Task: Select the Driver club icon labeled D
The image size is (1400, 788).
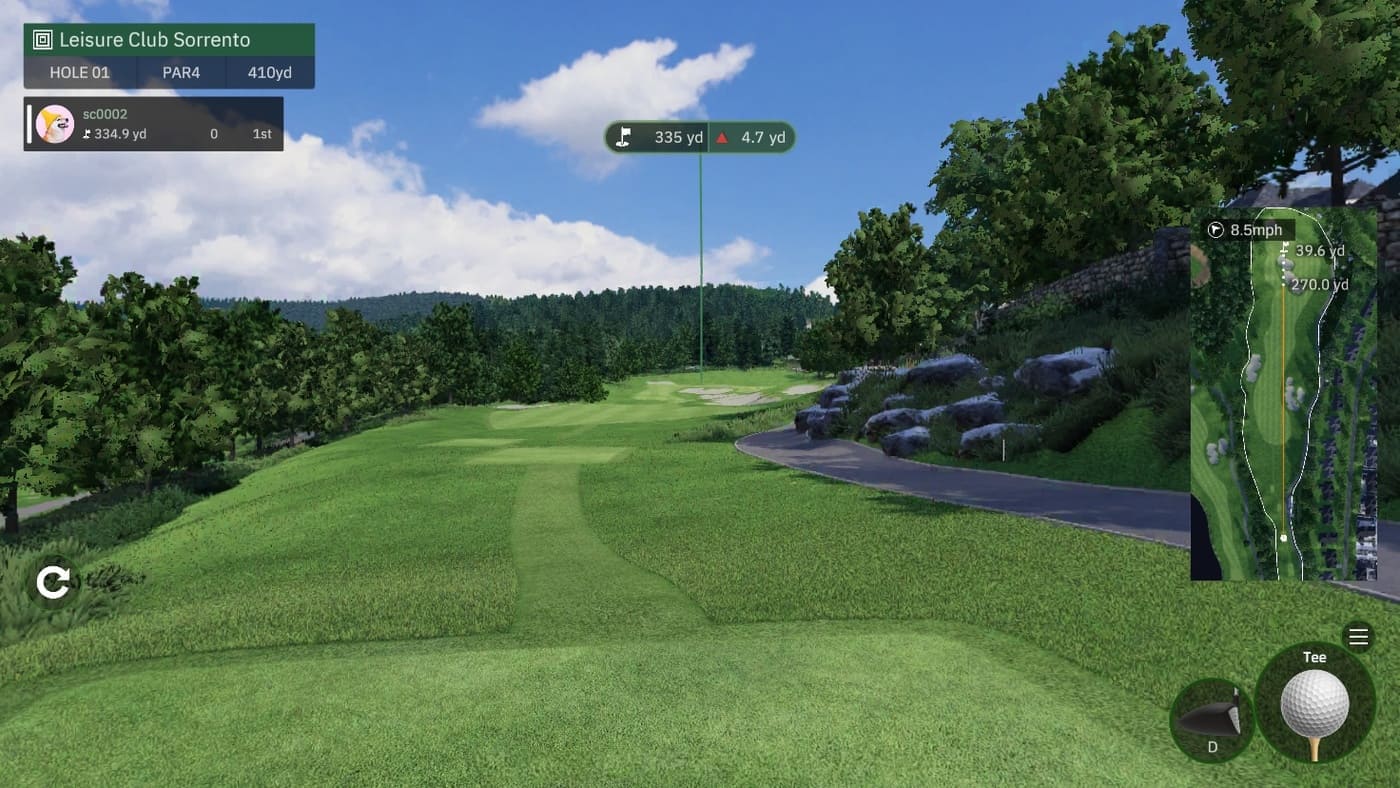Action: pos(1212,720)
